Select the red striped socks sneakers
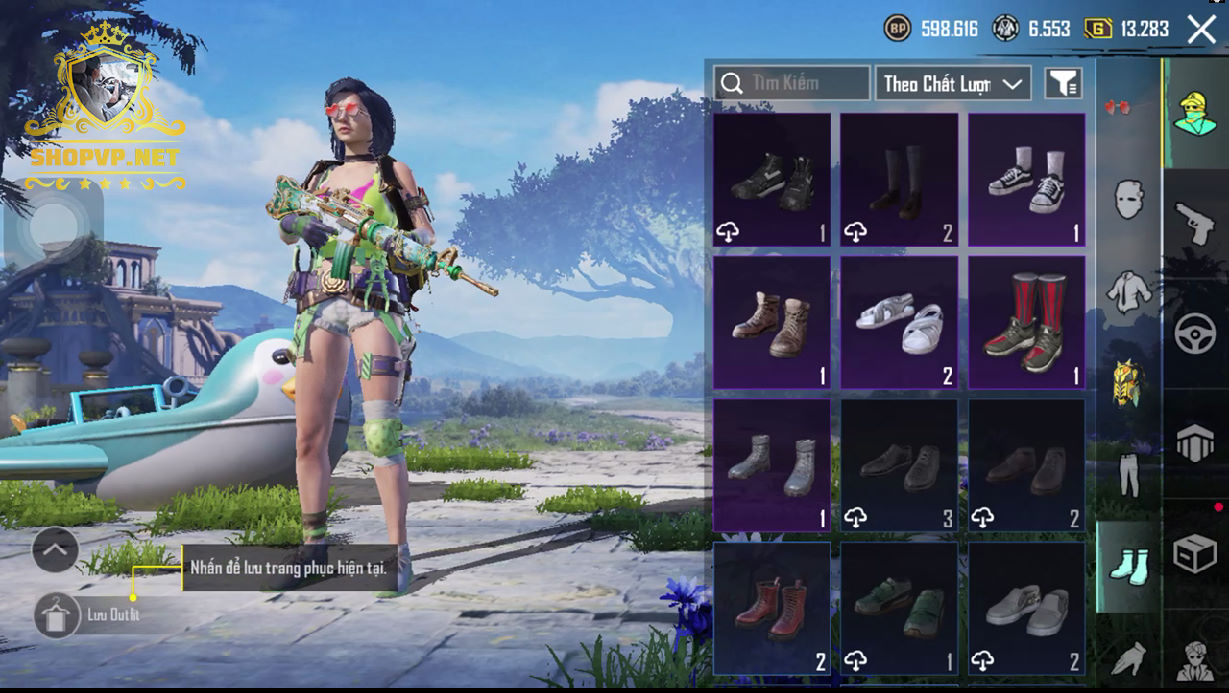1229x693 pixels. click(x=1026, y=322)
